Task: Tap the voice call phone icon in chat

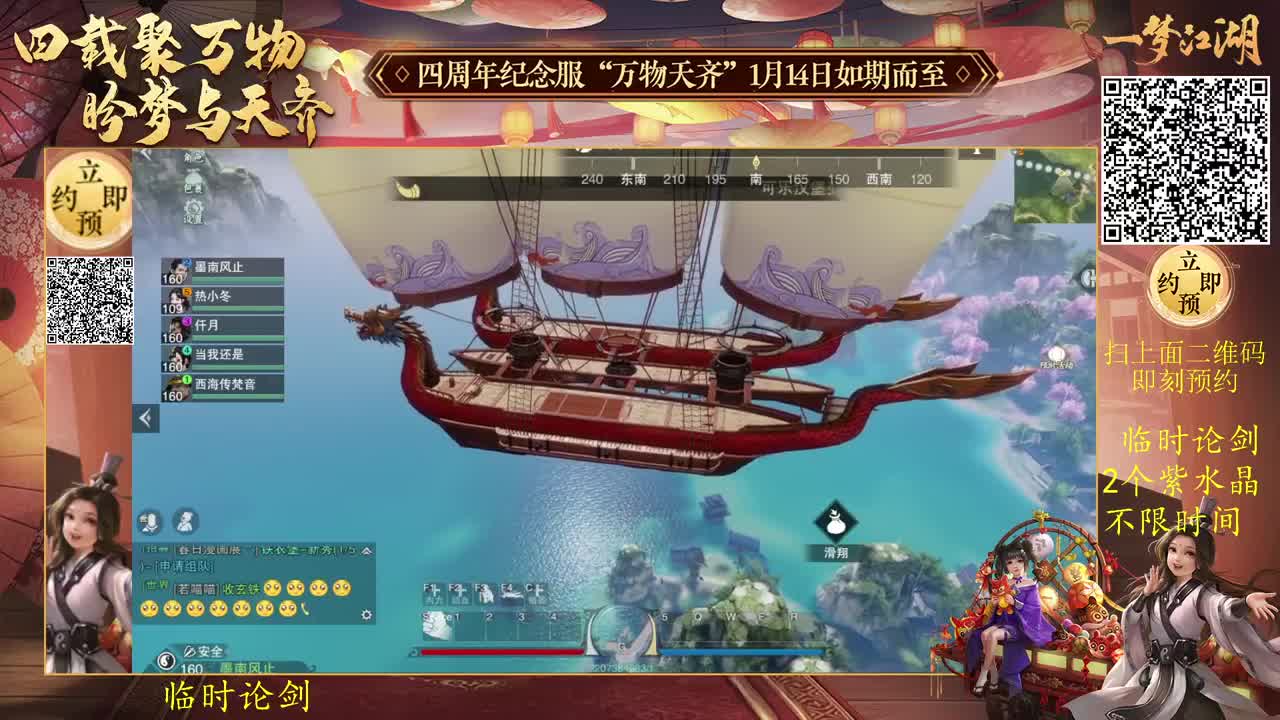Action: pyautogui.click(x=306, y=610)
